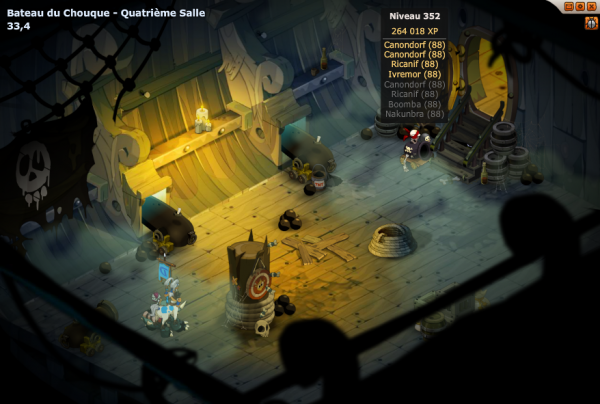Click the orange minimize window button

click(x=569, y=6)
